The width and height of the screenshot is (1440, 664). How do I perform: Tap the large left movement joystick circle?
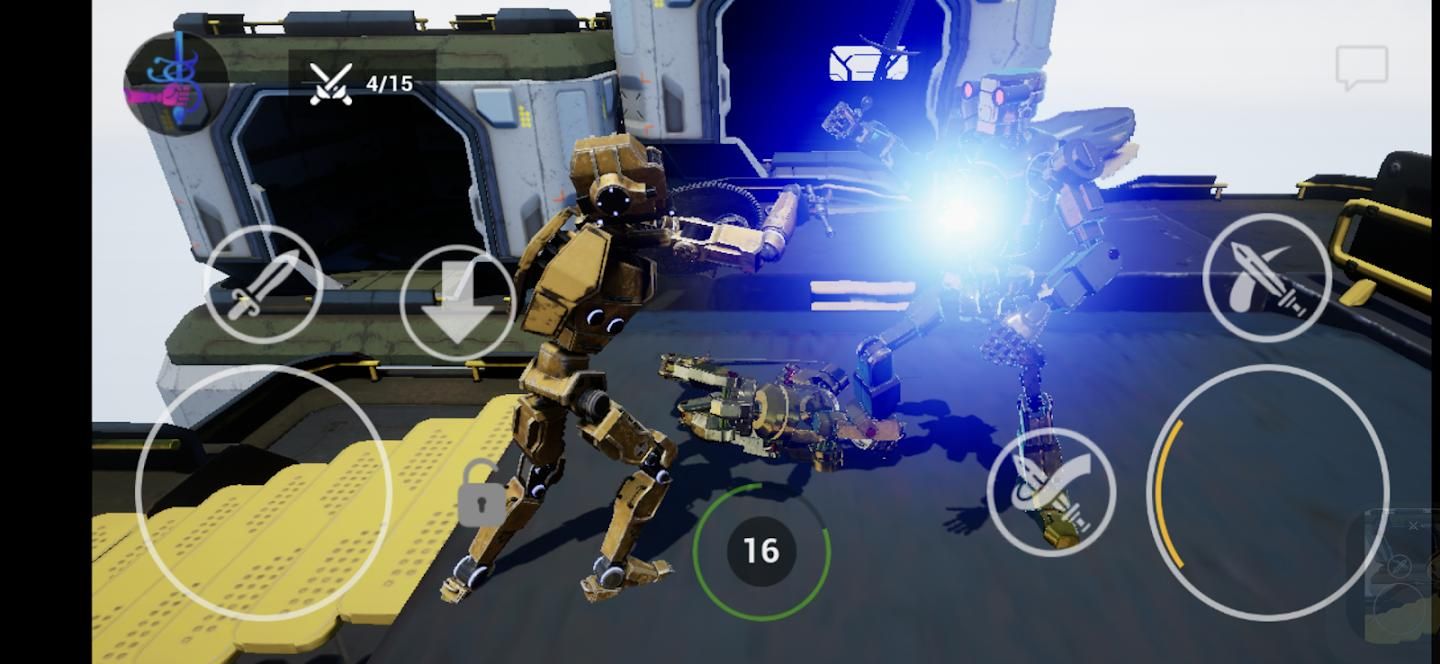[263, 492]
